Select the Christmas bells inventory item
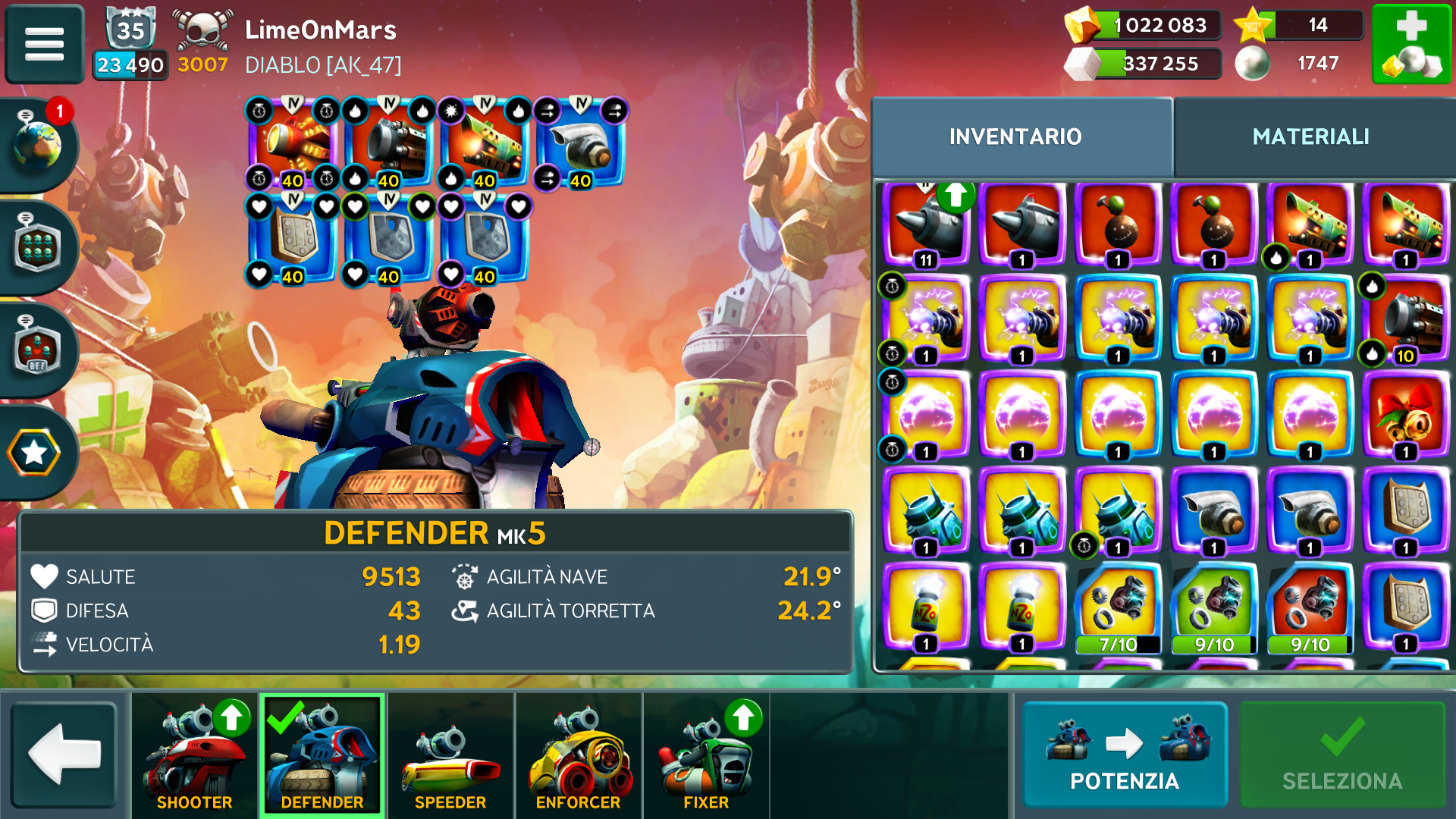 1405,416
